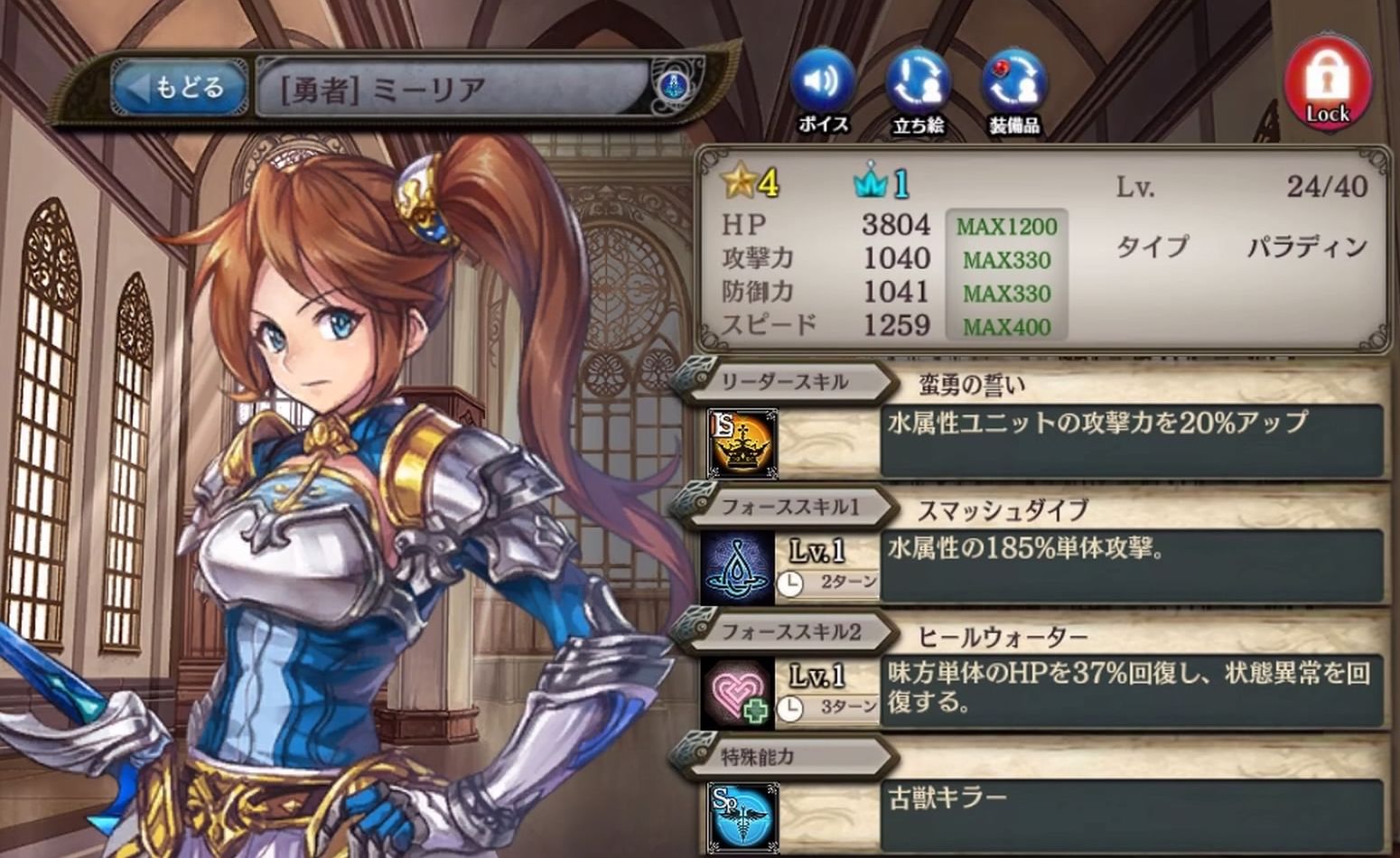Select the LS leader skill crown icon

coord(742,443)
